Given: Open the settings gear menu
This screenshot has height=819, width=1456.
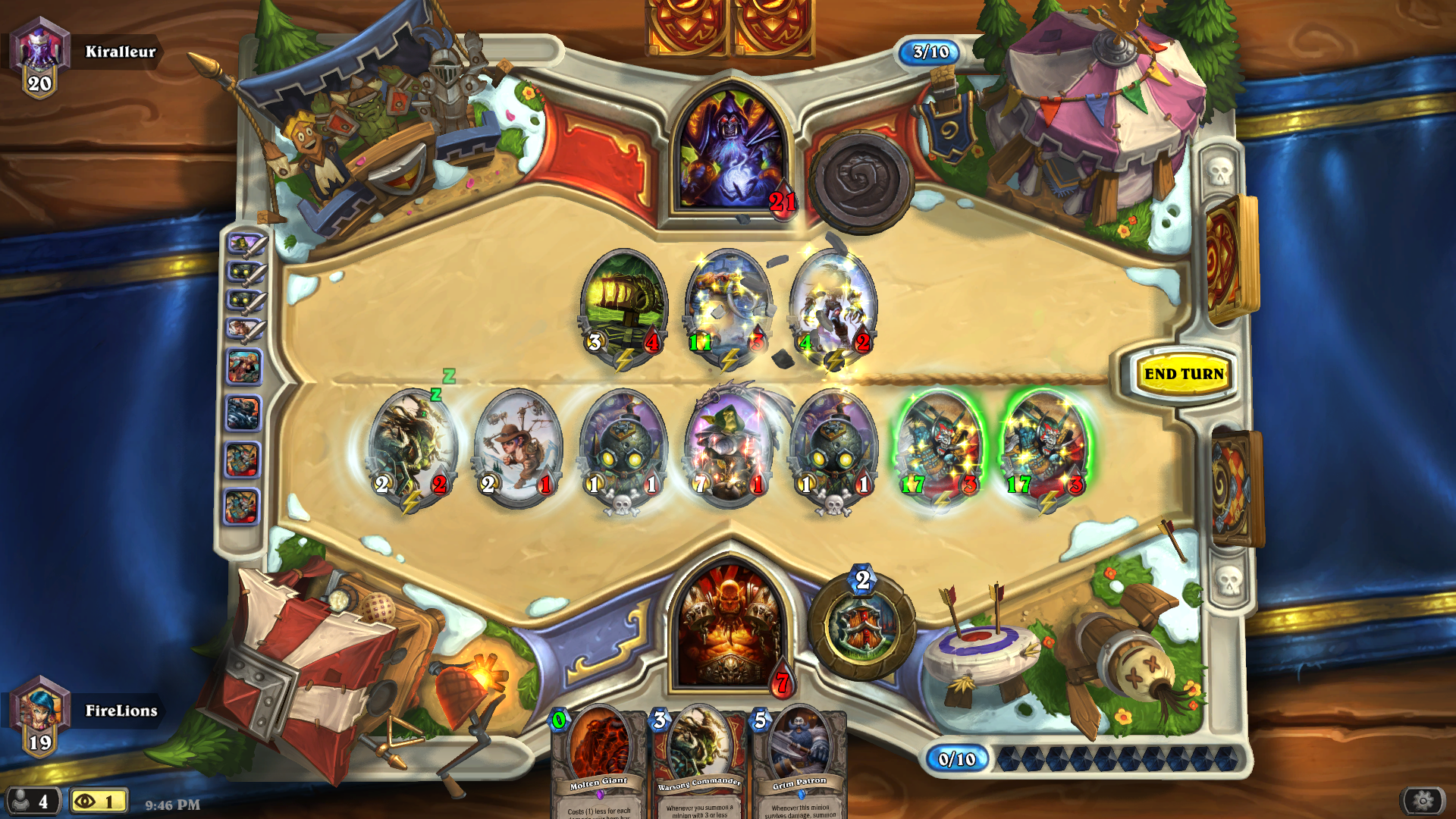Looking at the screenshot, I should [1423, 800].
